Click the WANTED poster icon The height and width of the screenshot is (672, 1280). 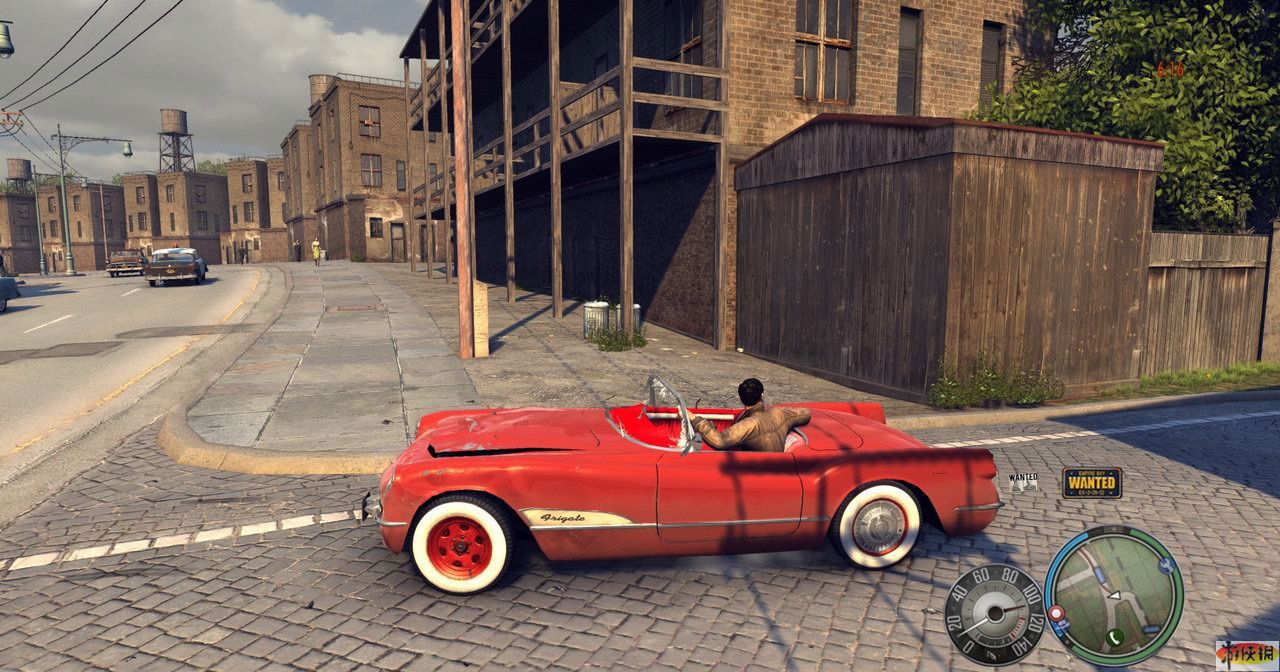click(1023, 483)
